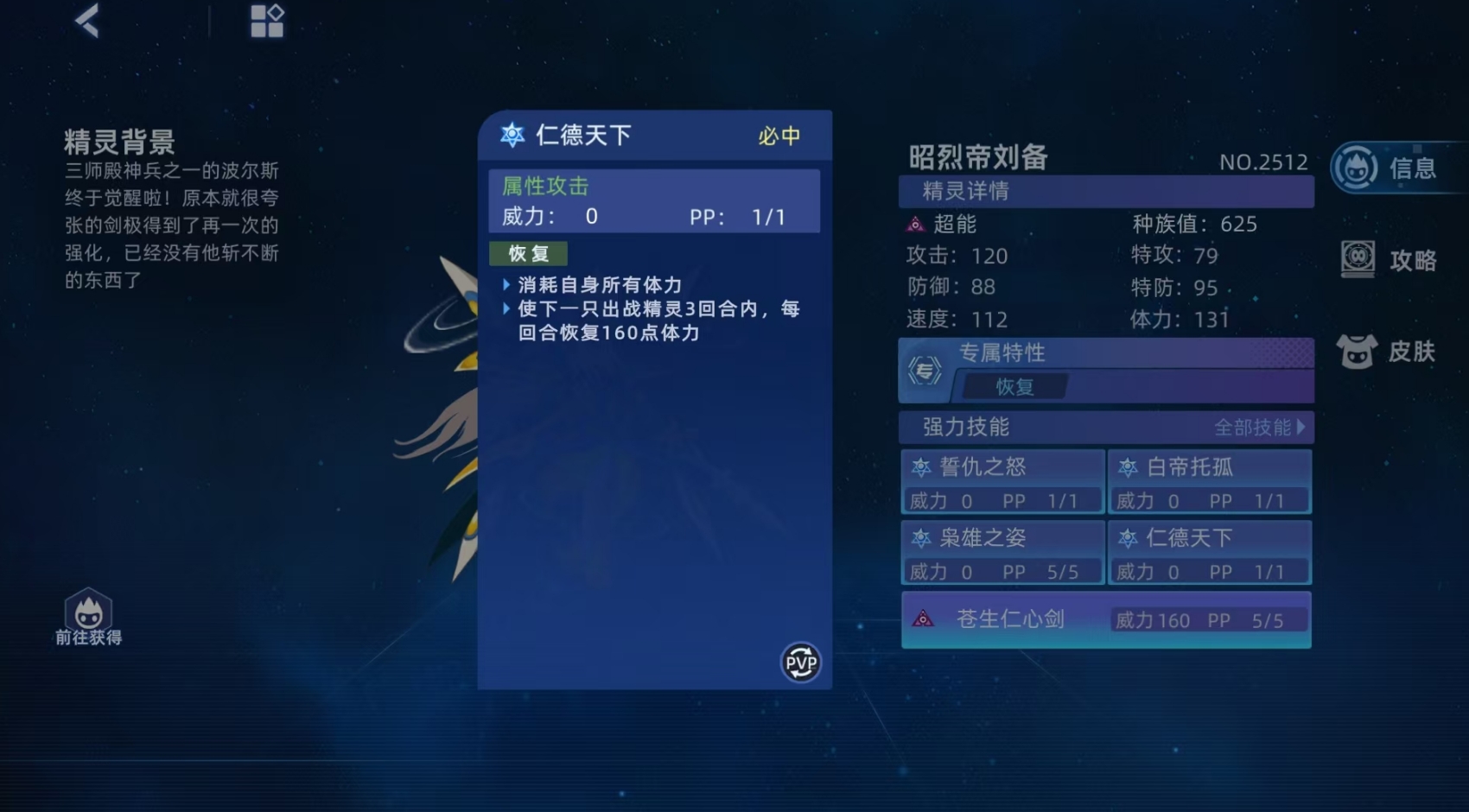Image resolution: width=1469 pixels, height=812 pixels.
Task: Toggle the 恢复 tag in skill description
Action: [x=528, y=253]
